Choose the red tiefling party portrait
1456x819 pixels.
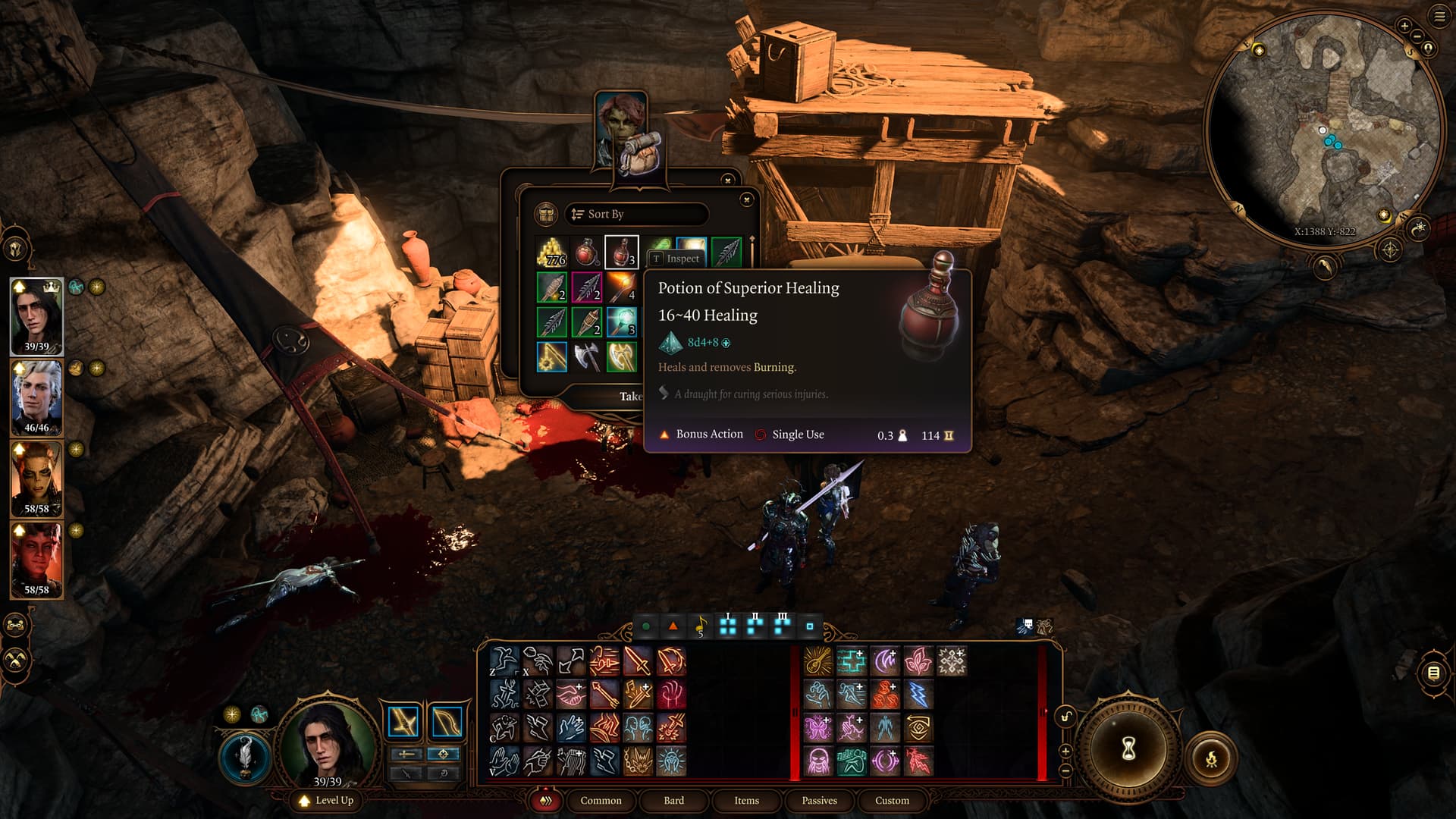coord(36,560)
